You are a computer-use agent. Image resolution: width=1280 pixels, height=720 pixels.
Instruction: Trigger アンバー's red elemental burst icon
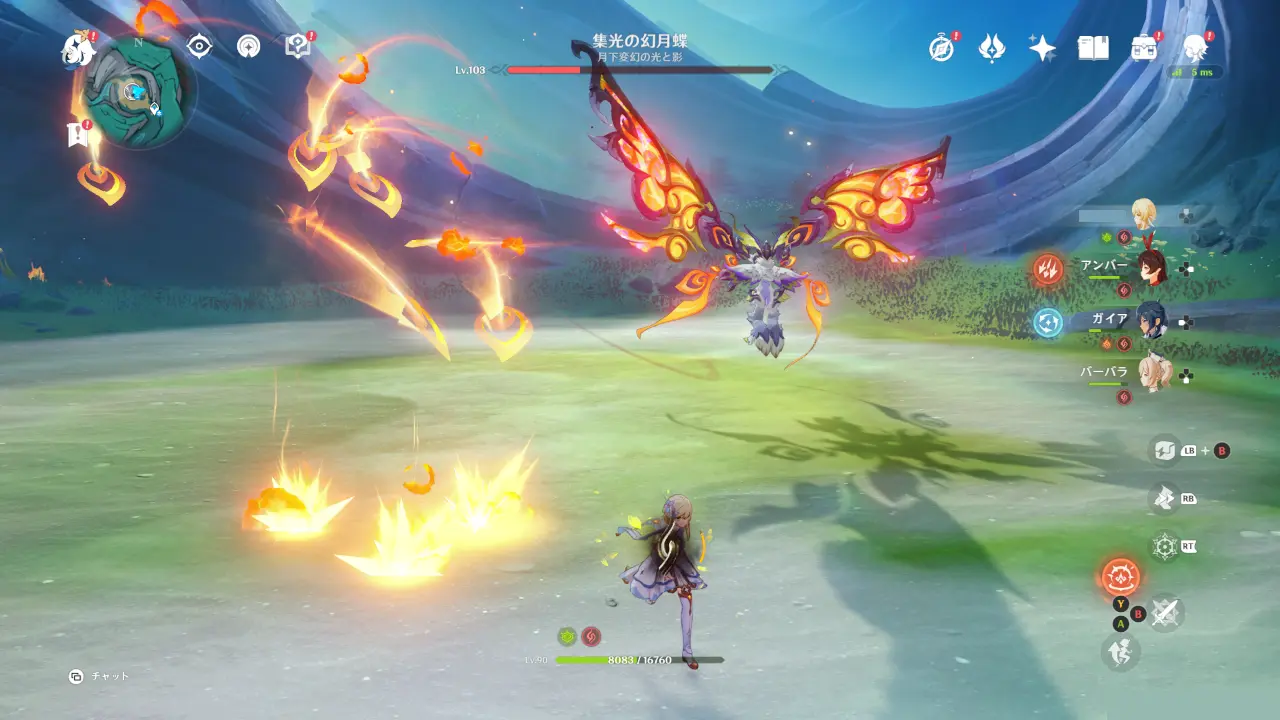[x=1048, y=269]
